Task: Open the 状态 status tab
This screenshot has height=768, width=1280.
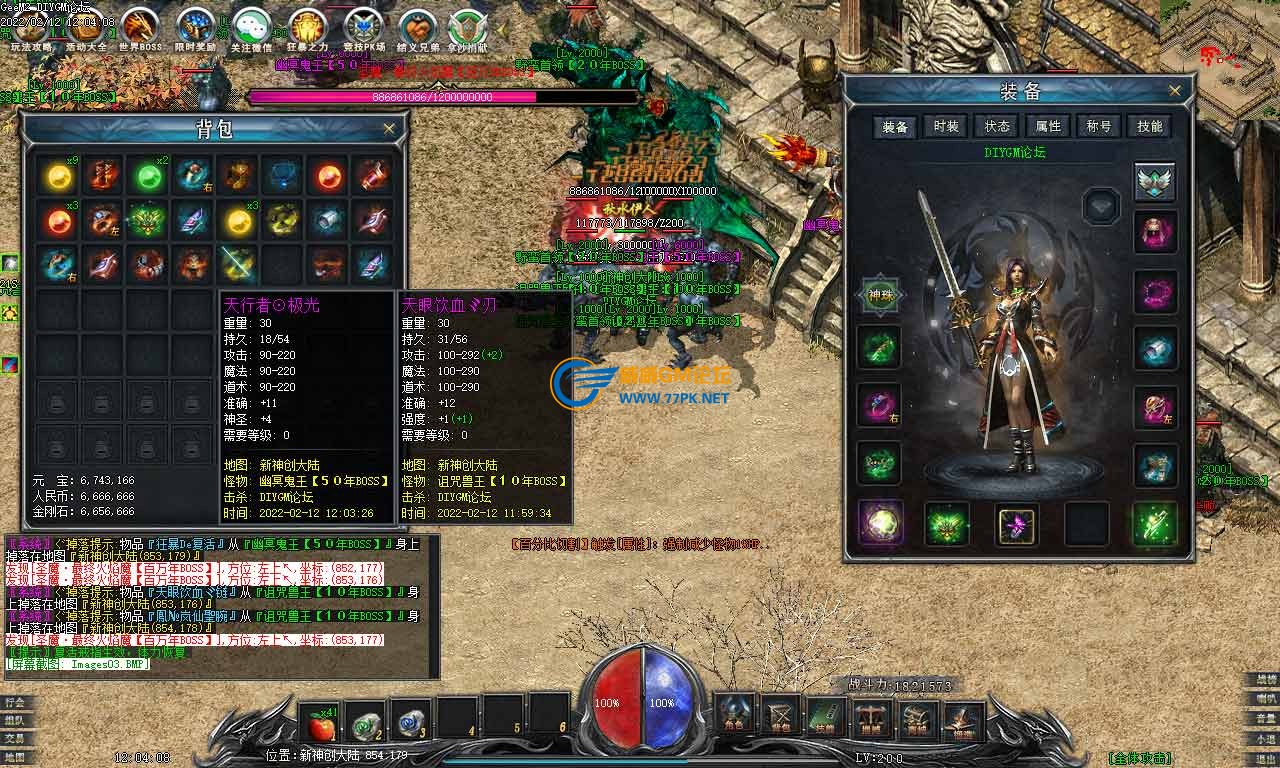Action: [x=997, y=126]
